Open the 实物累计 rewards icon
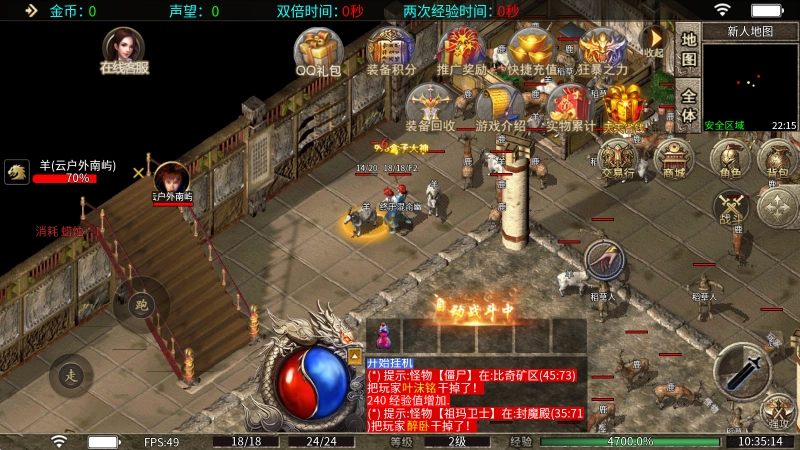Screen dimensions: 800x450 (569, 106)
